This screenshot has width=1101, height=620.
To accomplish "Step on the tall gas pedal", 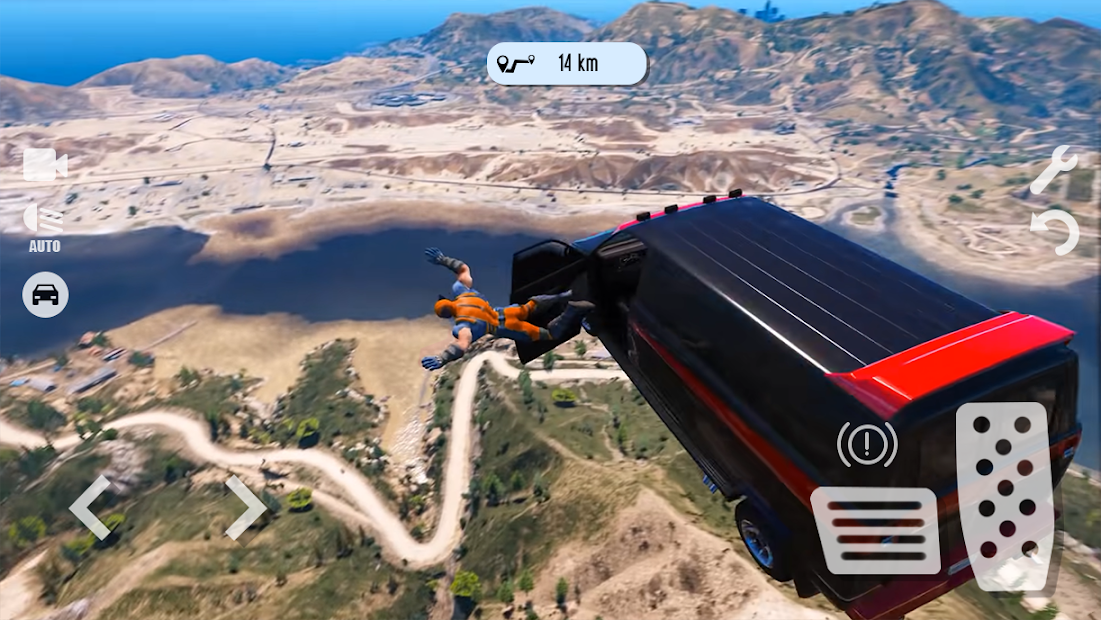I will point(1003,495).
